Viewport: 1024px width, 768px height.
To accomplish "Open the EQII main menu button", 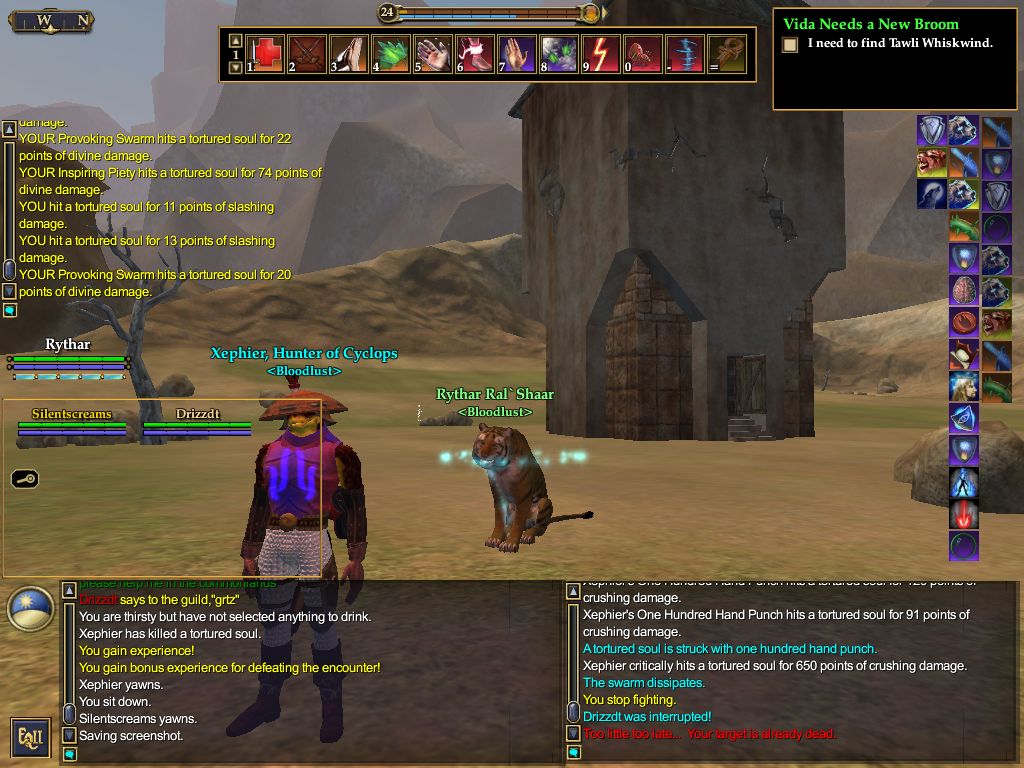I will click(x=30, y=737).
